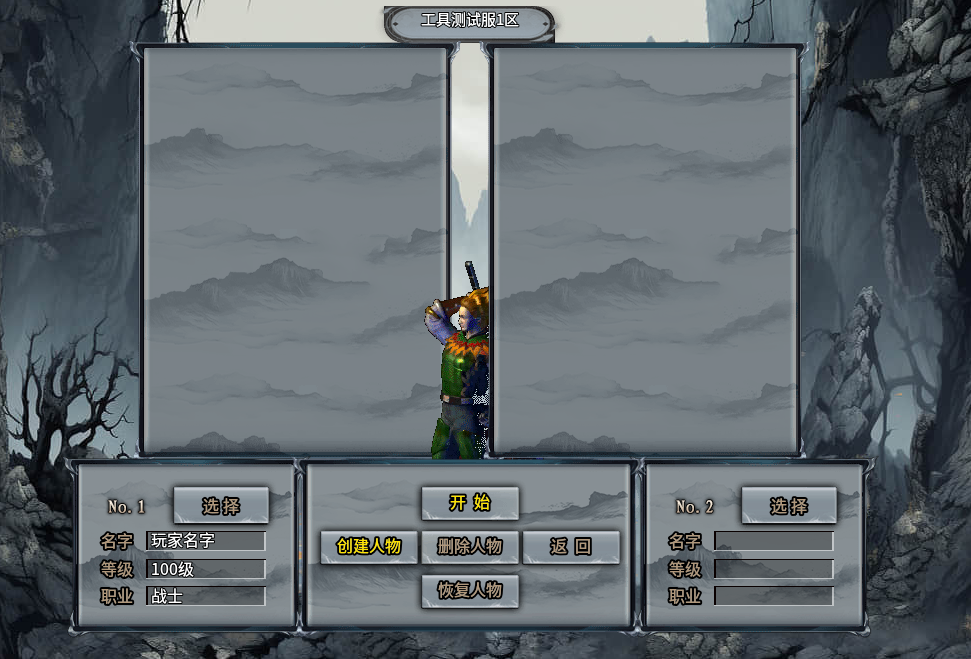971x659 pixels.
Task: Select character No. 2 with 选择
Action: pos(789,506)
